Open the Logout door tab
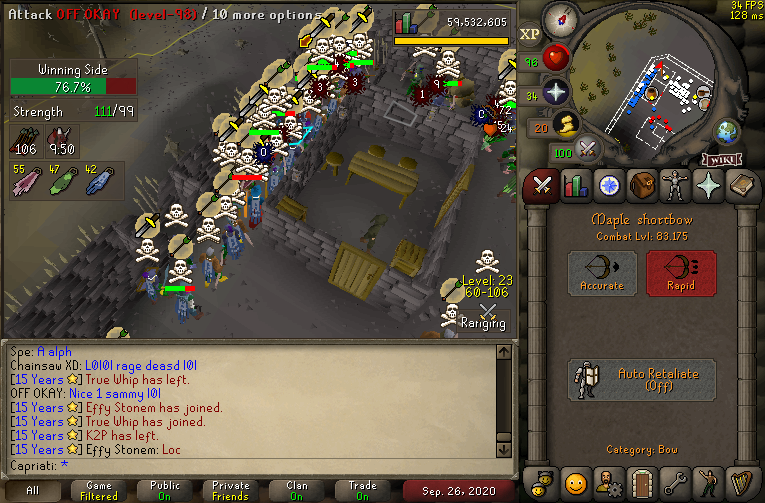This screenshot has height=503, width=765. [641, 482]
